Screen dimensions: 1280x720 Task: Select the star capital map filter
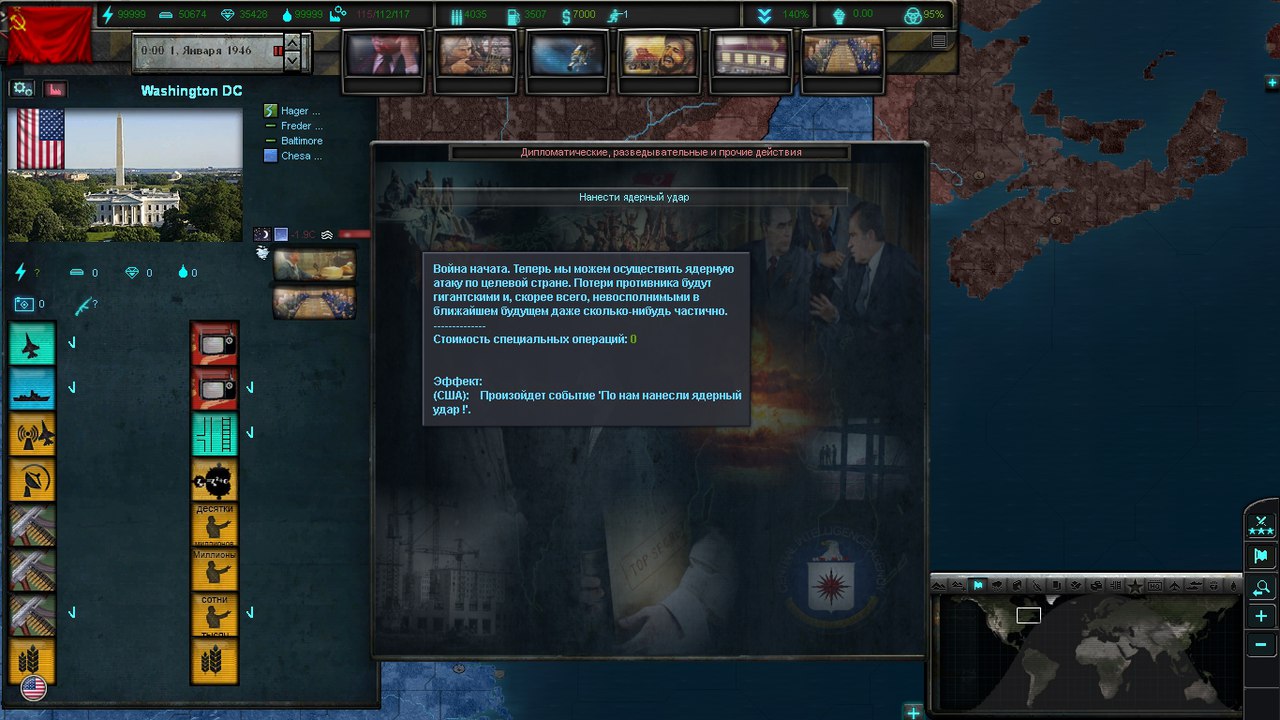pyautogui.click(x=1135, y=586)
